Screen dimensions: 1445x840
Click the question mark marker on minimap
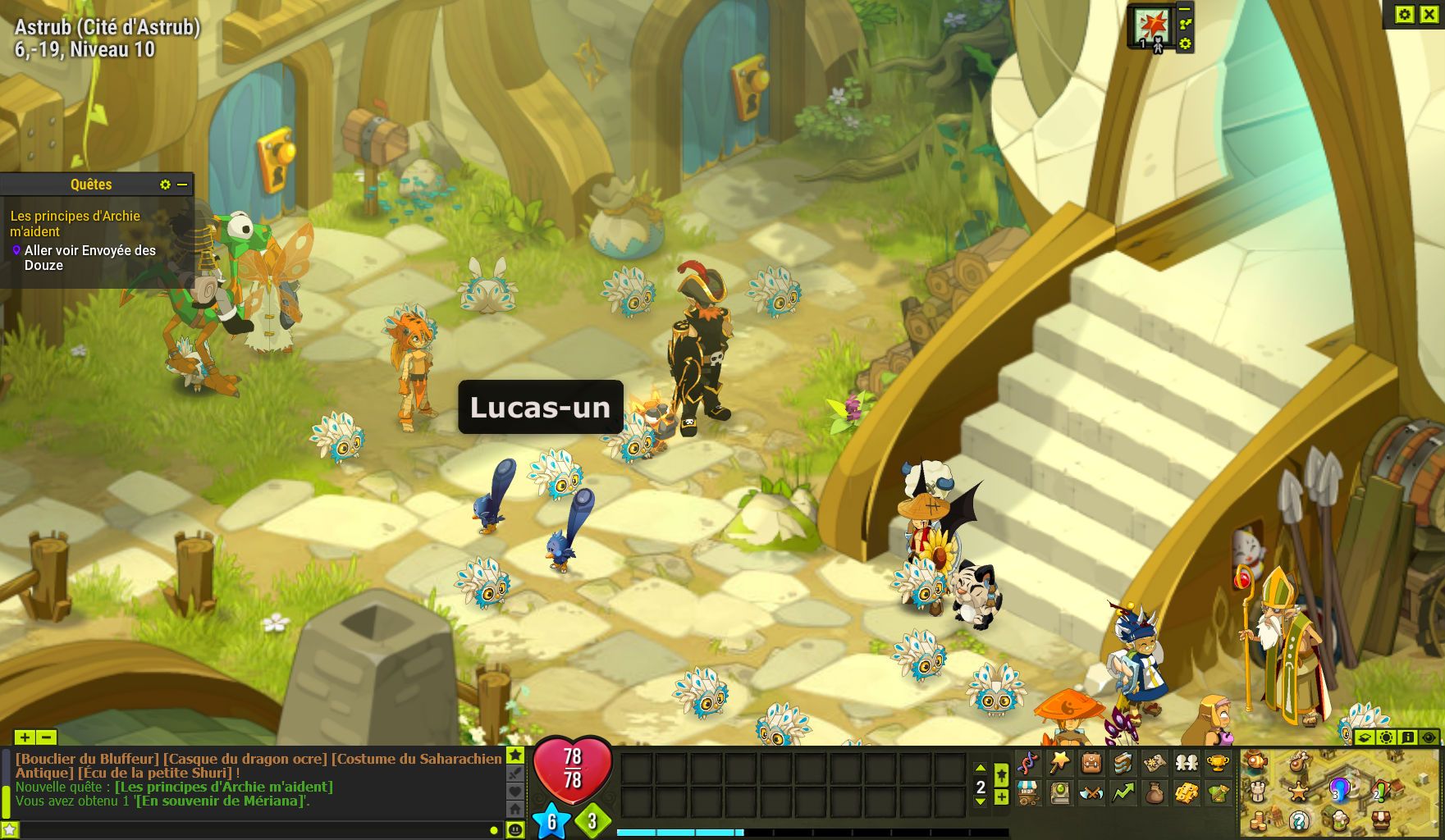1298,819
